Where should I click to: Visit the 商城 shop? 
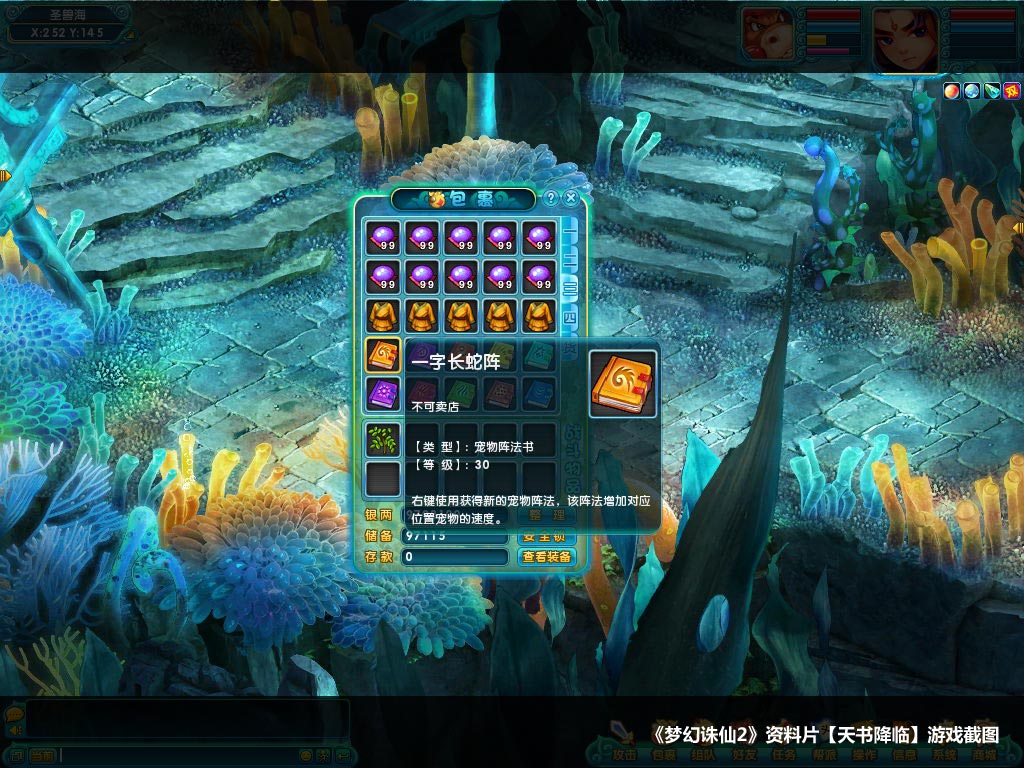(x=984, y=755)
